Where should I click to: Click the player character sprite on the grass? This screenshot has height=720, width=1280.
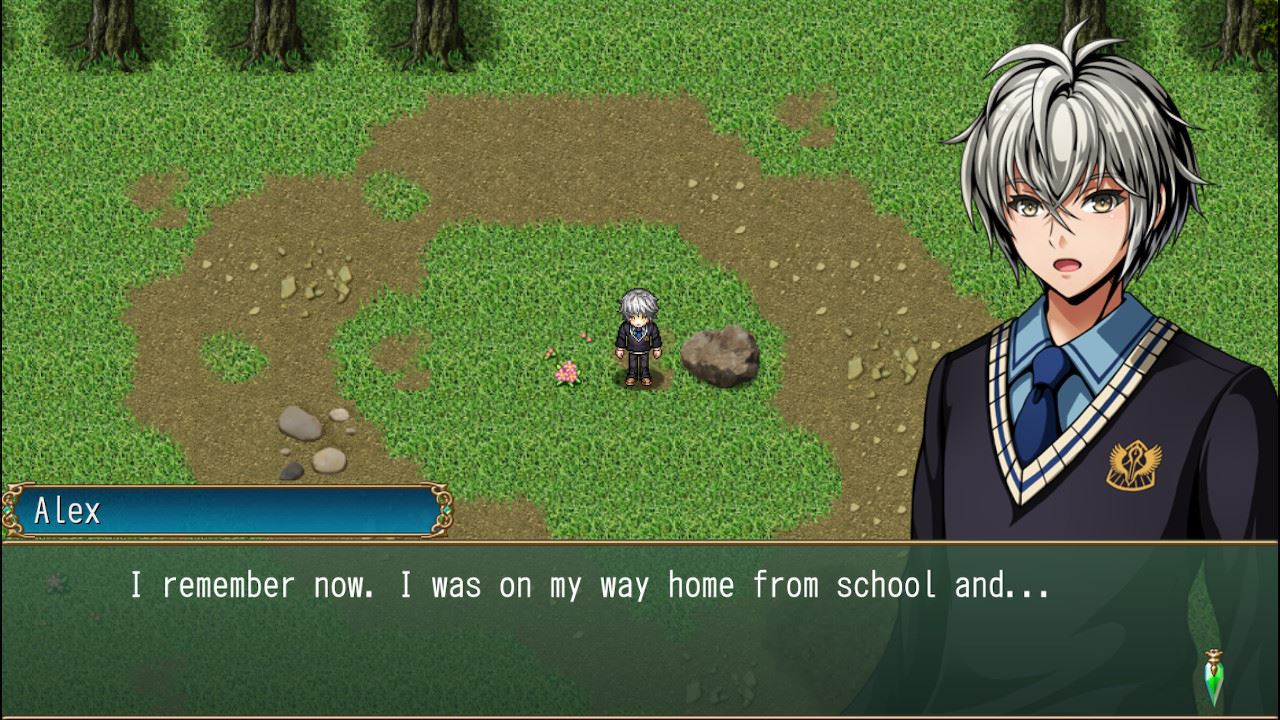(640, 337)
